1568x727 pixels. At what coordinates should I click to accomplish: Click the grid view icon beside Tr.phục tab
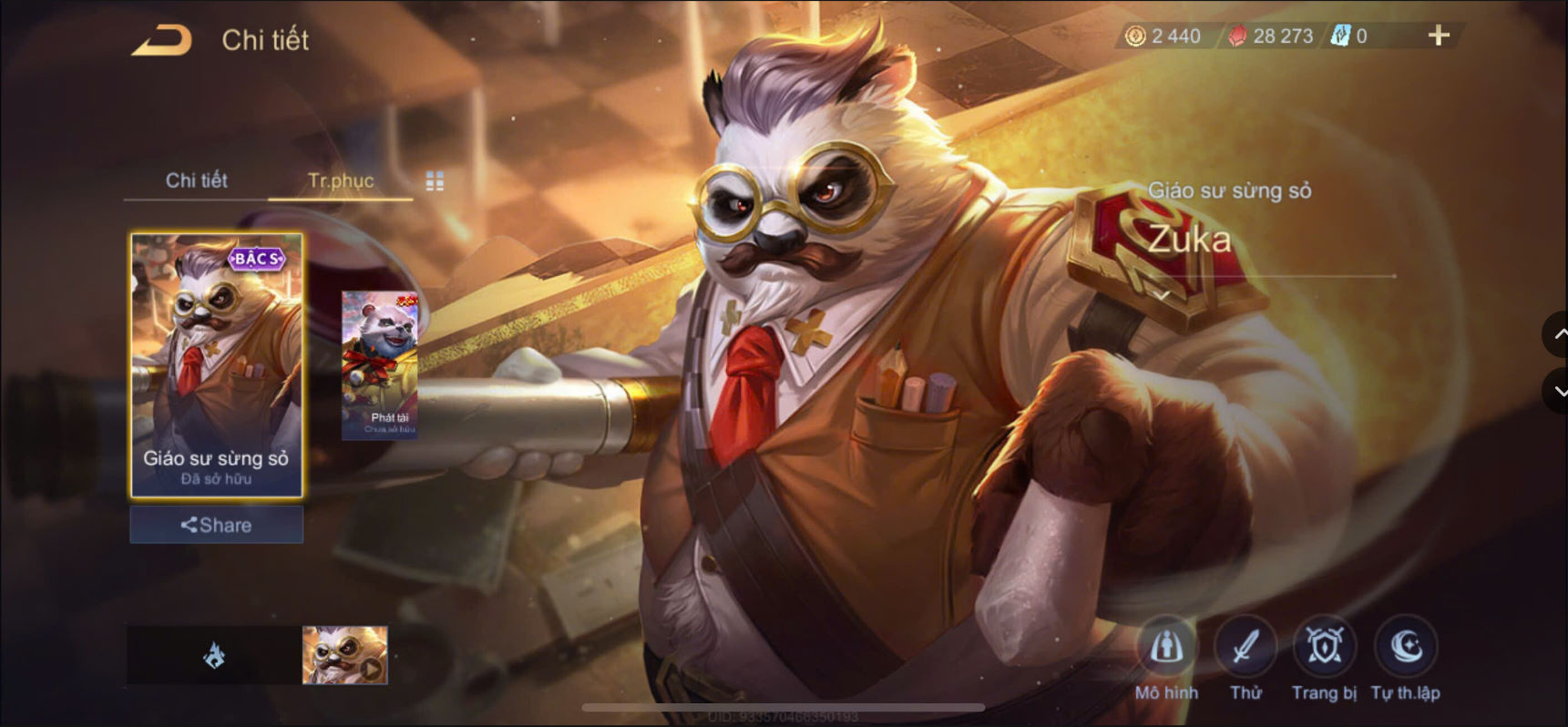[435, 181]
